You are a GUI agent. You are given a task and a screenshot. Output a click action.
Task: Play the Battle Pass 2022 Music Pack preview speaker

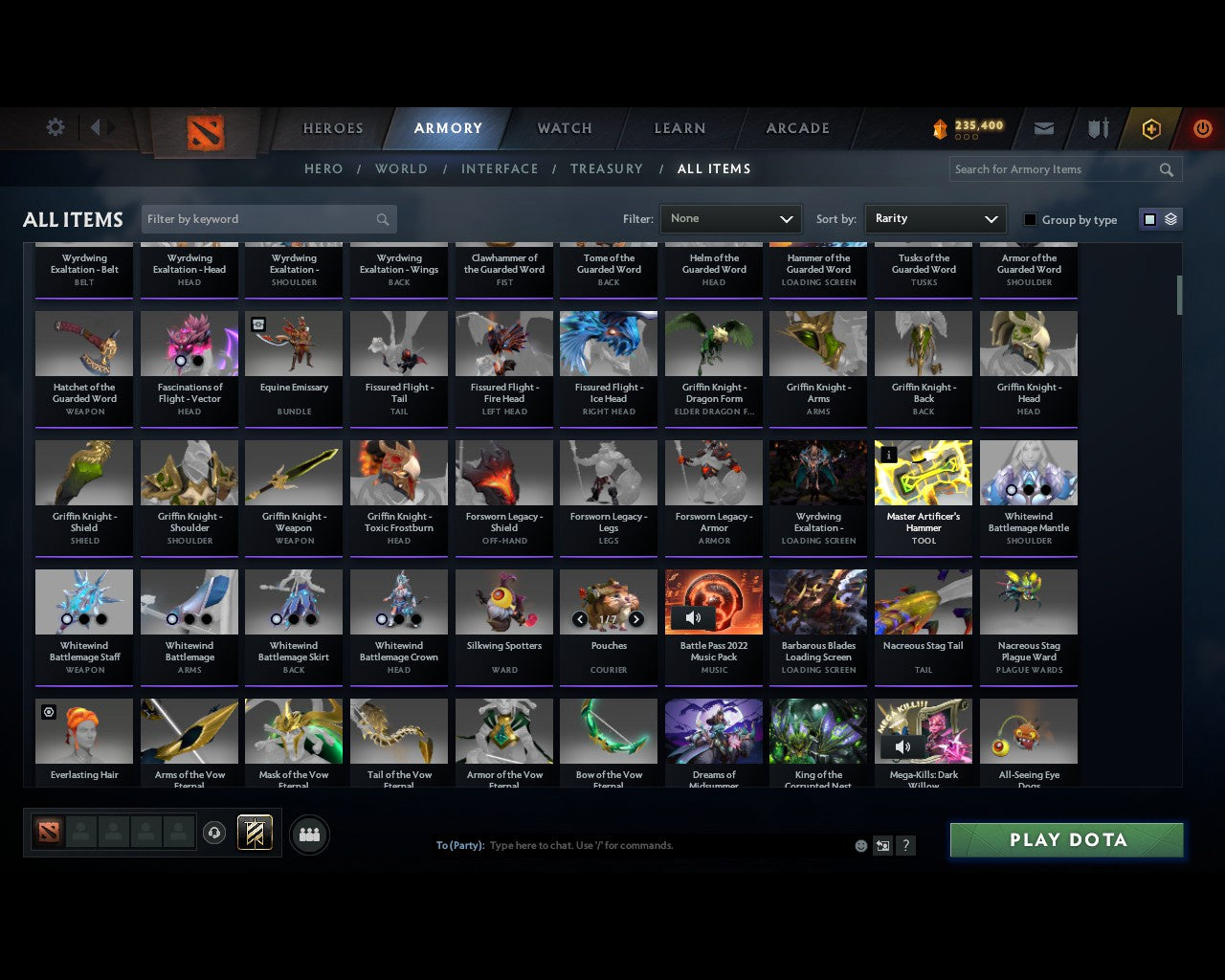(693, 617)
